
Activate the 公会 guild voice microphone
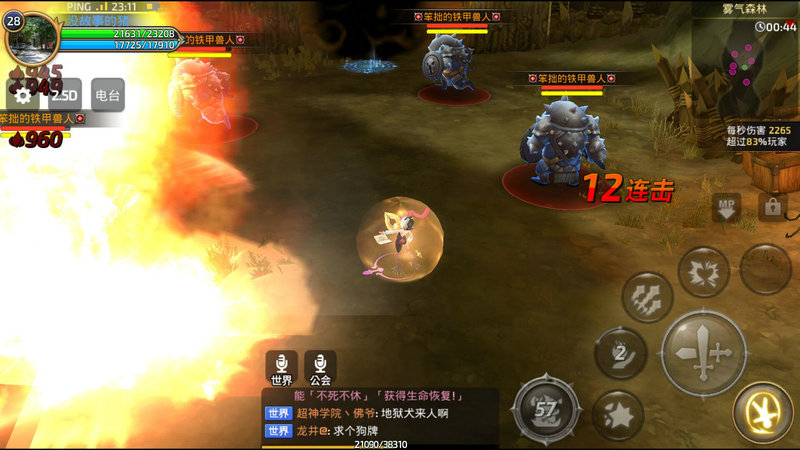320,367
